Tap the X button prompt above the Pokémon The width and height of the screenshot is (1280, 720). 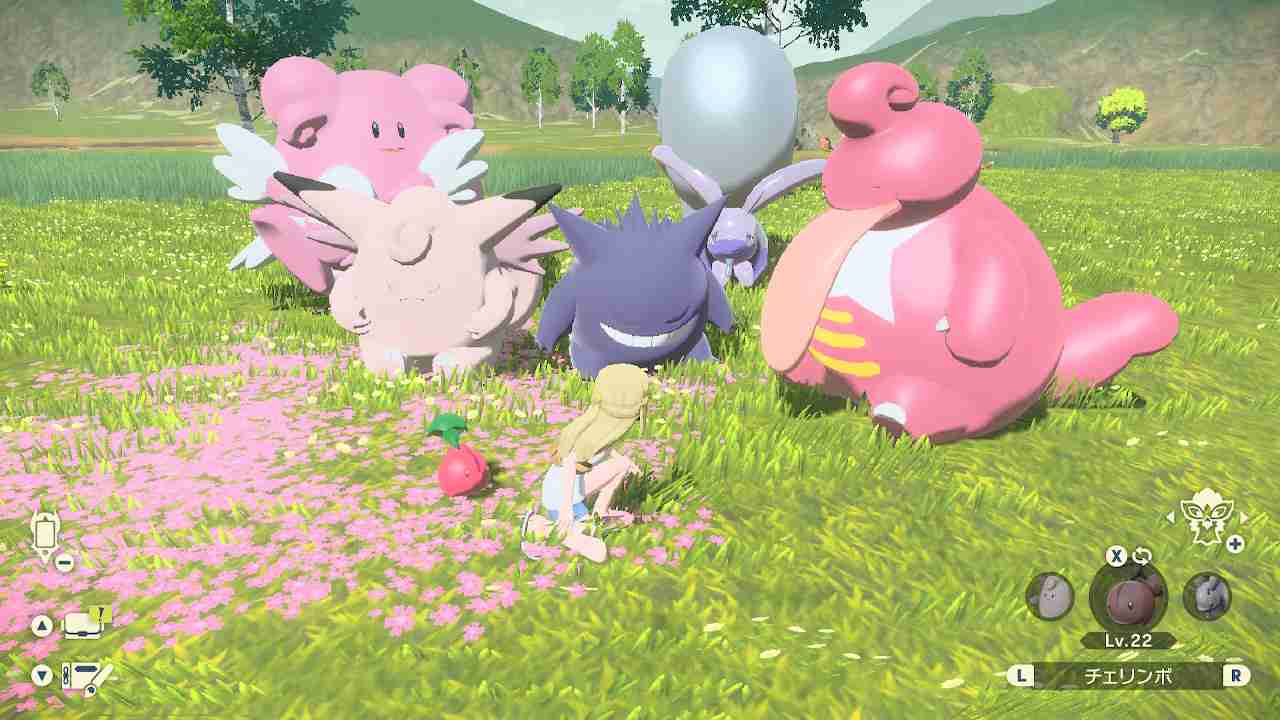click(1117, 556)
